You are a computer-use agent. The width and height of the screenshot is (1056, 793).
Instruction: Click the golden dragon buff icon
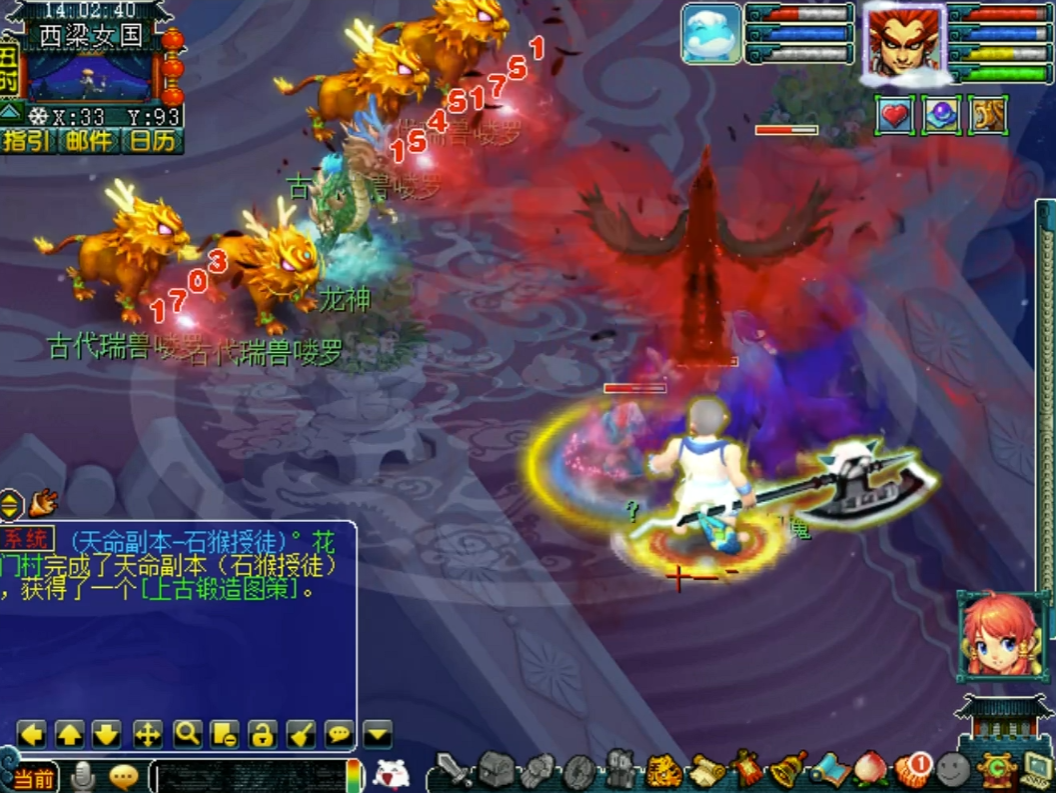pyautogui.click(x=986, y=115)
